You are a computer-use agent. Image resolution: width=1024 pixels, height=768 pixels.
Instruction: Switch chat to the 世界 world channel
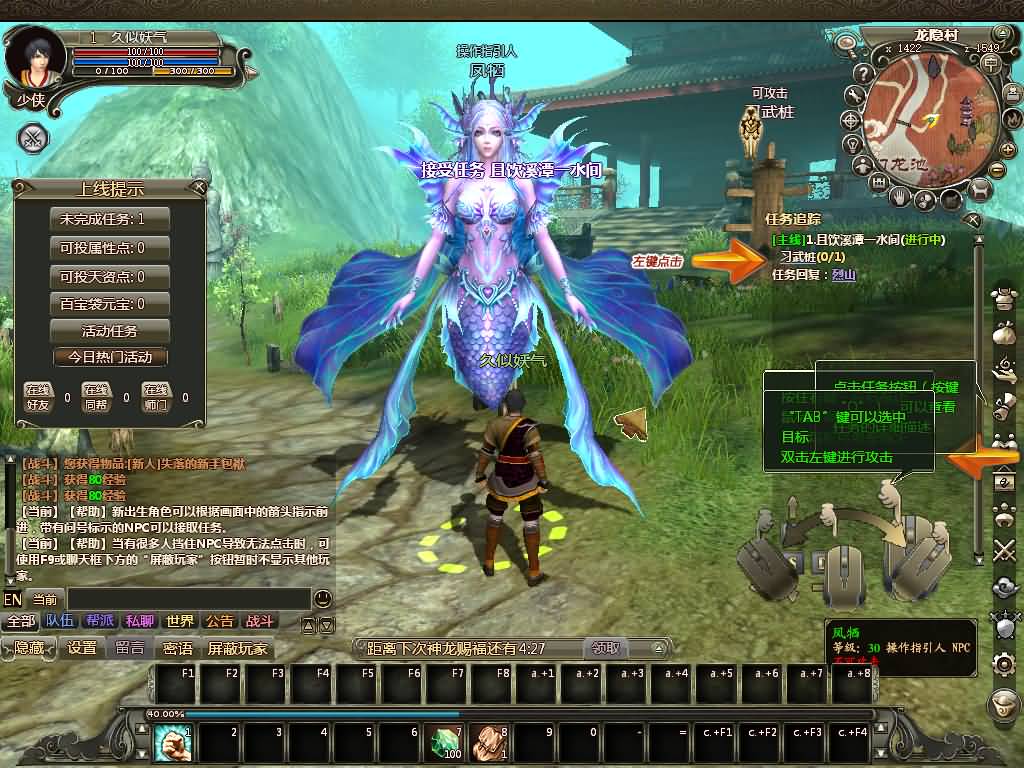coord(180,621)
